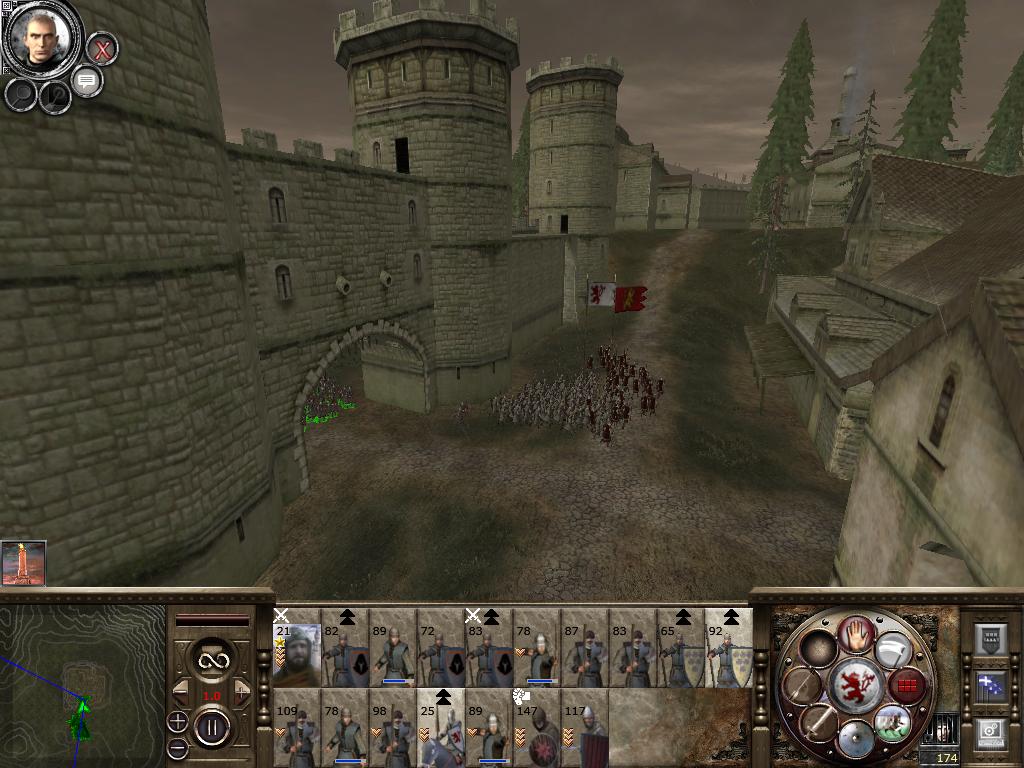Show the advisor's speech text bubble

click(87, 81)
